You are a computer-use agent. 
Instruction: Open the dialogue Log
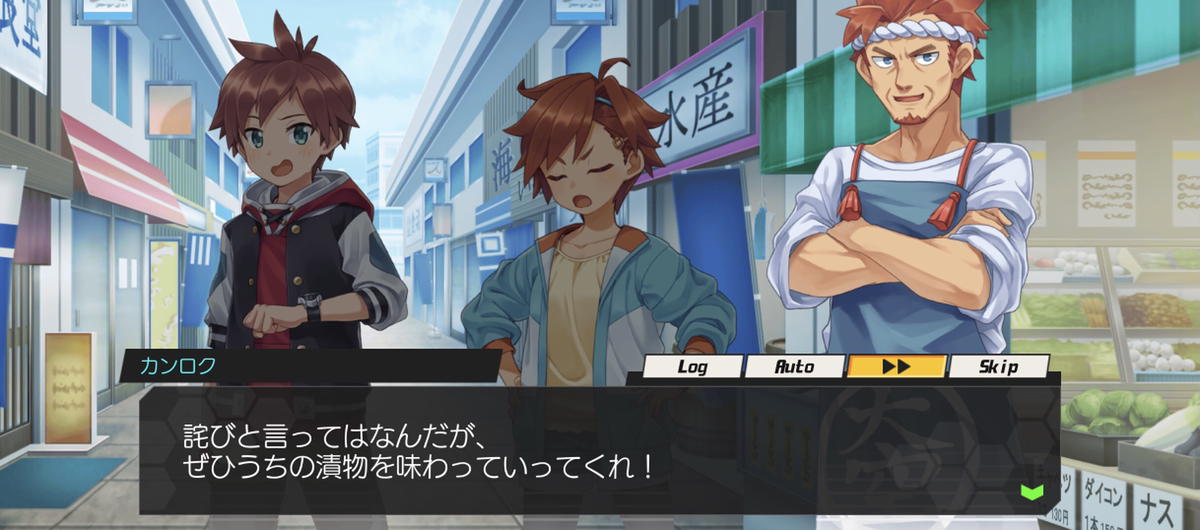(692, 367)
